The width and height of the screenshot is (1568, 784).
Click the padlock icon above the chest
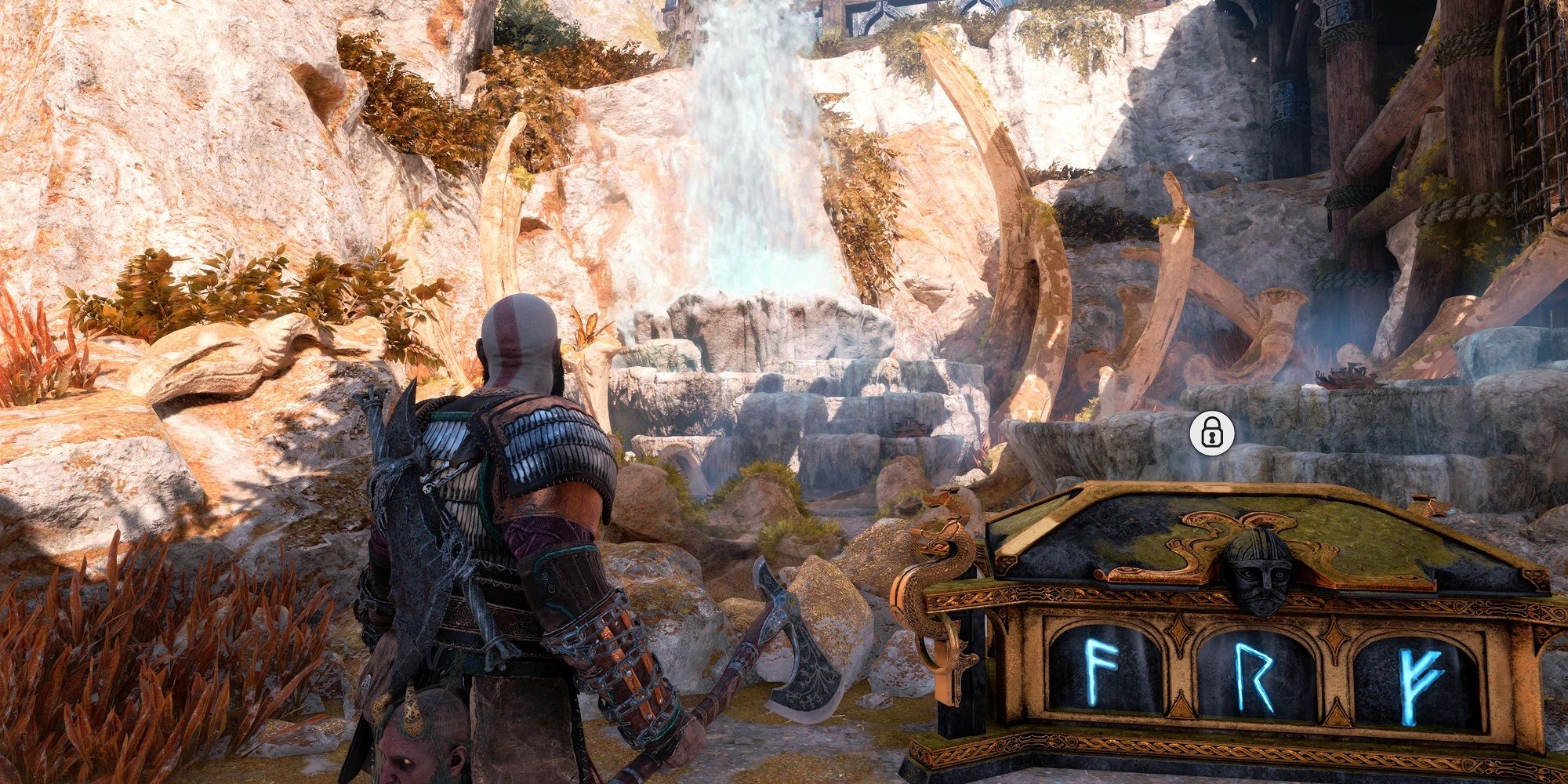(1211, 432)
